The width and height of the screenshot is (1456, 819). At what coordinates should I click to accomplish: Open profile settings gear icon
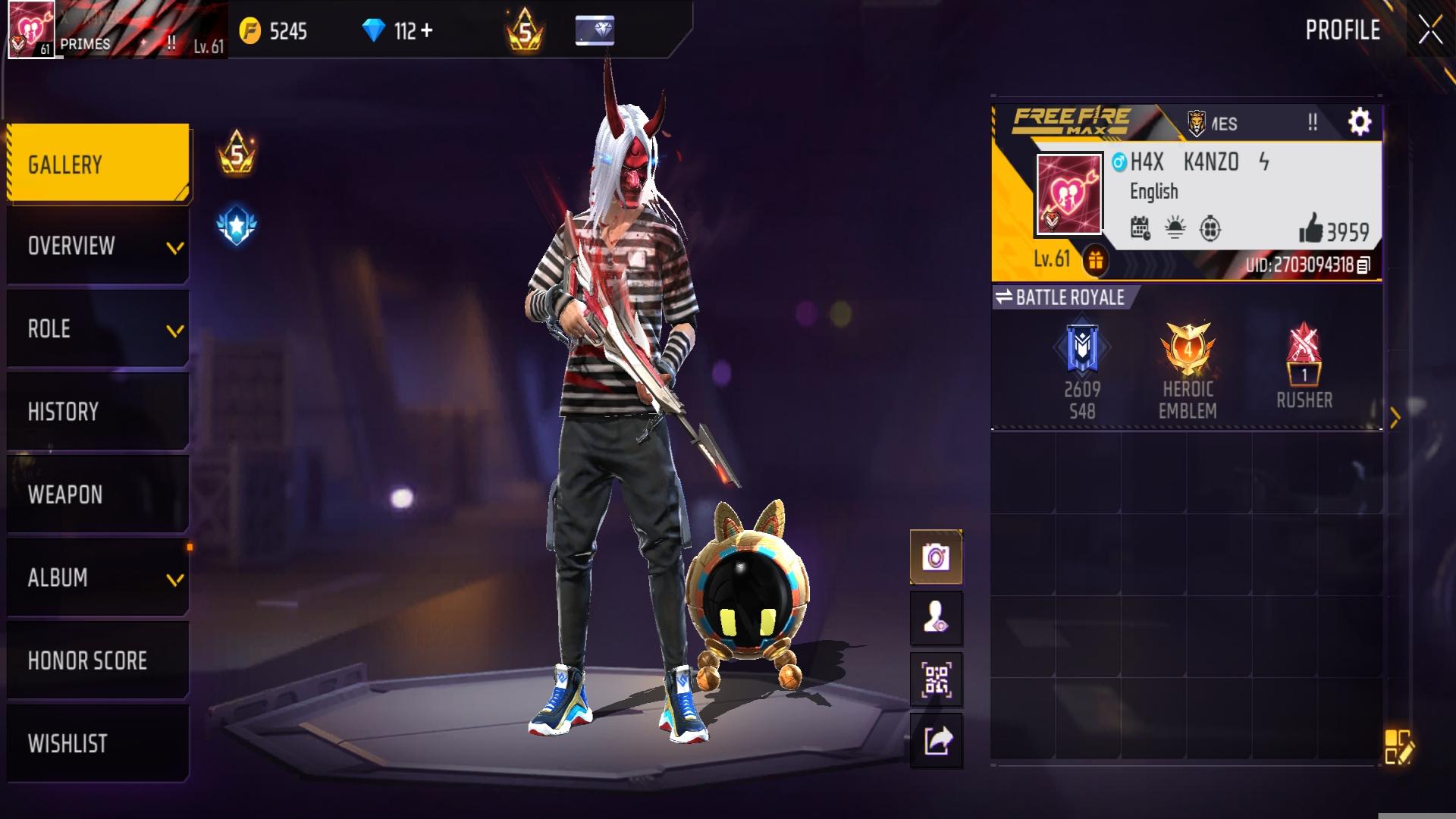tap(1359, 122)
